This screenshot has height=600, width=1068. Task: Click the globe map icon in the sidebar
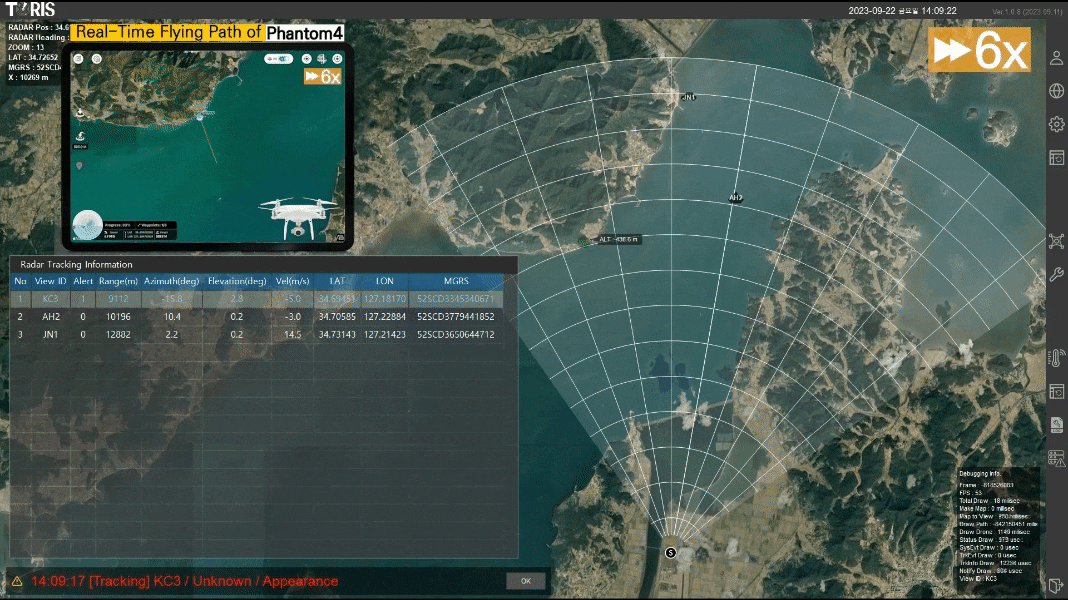pyautogui.click(x=1056, y=91)
